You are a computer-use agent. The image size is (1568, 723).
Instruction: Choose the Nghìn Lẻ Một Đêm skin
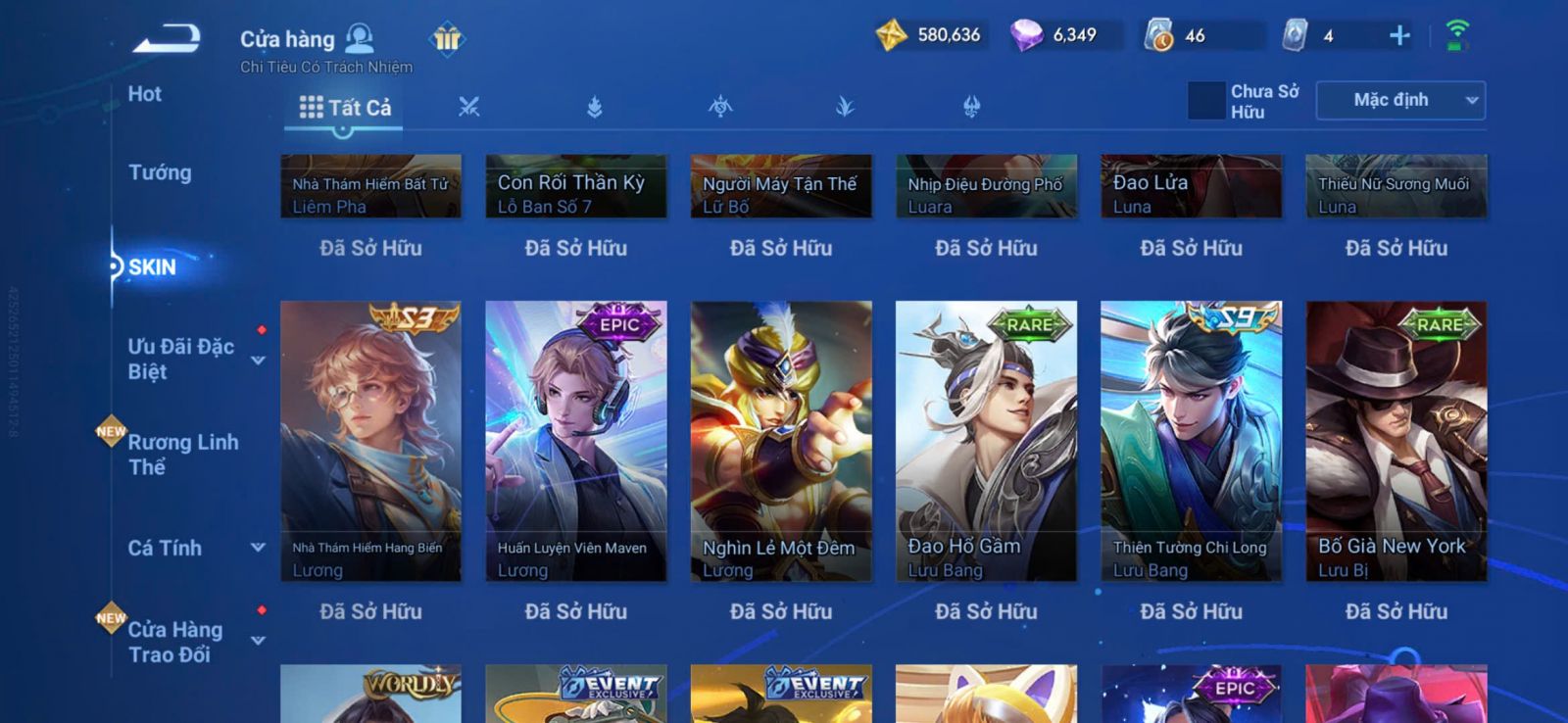tap(781, 441)
